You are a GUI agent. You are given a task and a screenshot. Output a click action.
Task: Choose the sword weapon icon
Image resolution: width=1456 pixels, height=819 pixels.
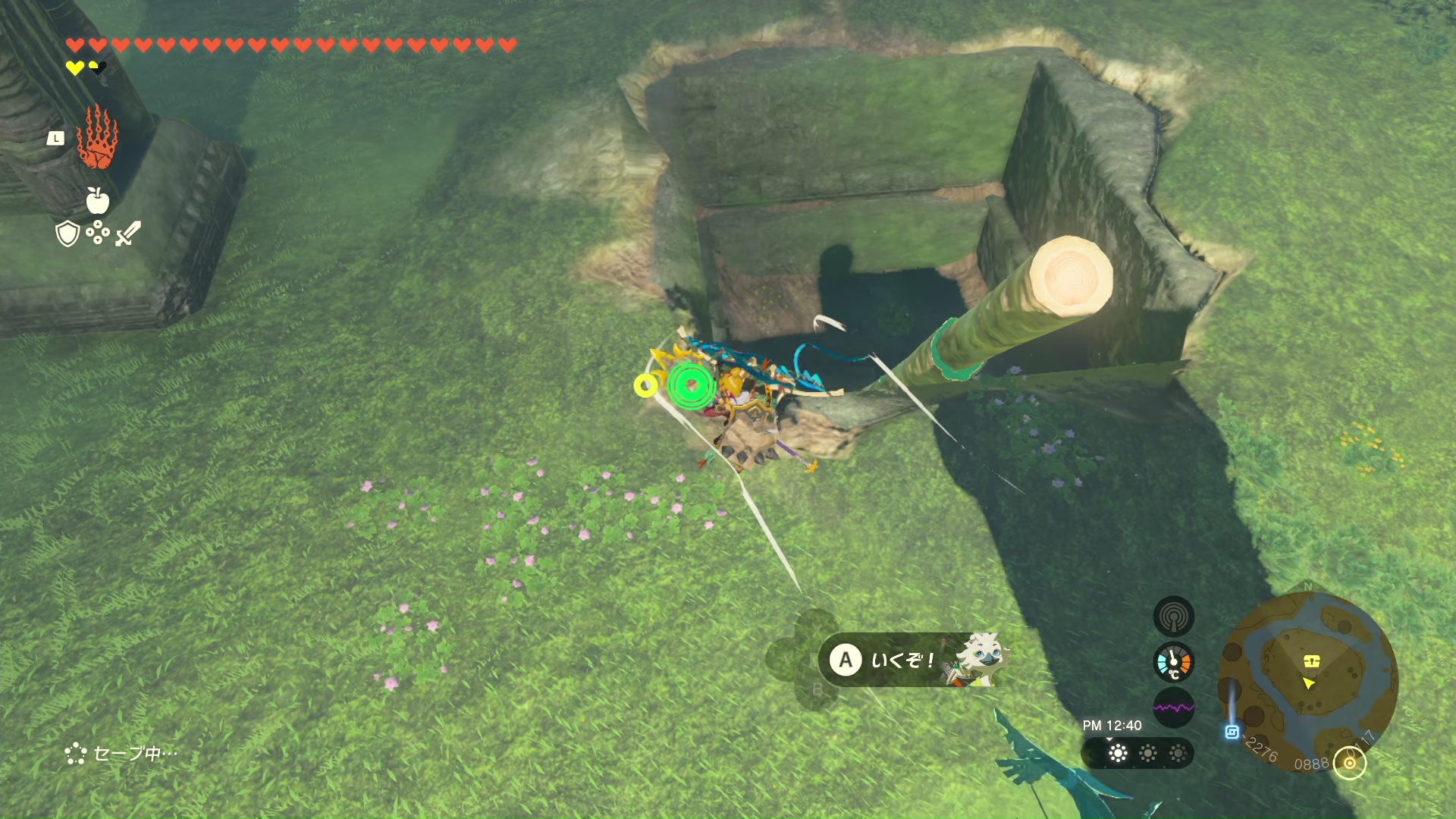point(127,234)
